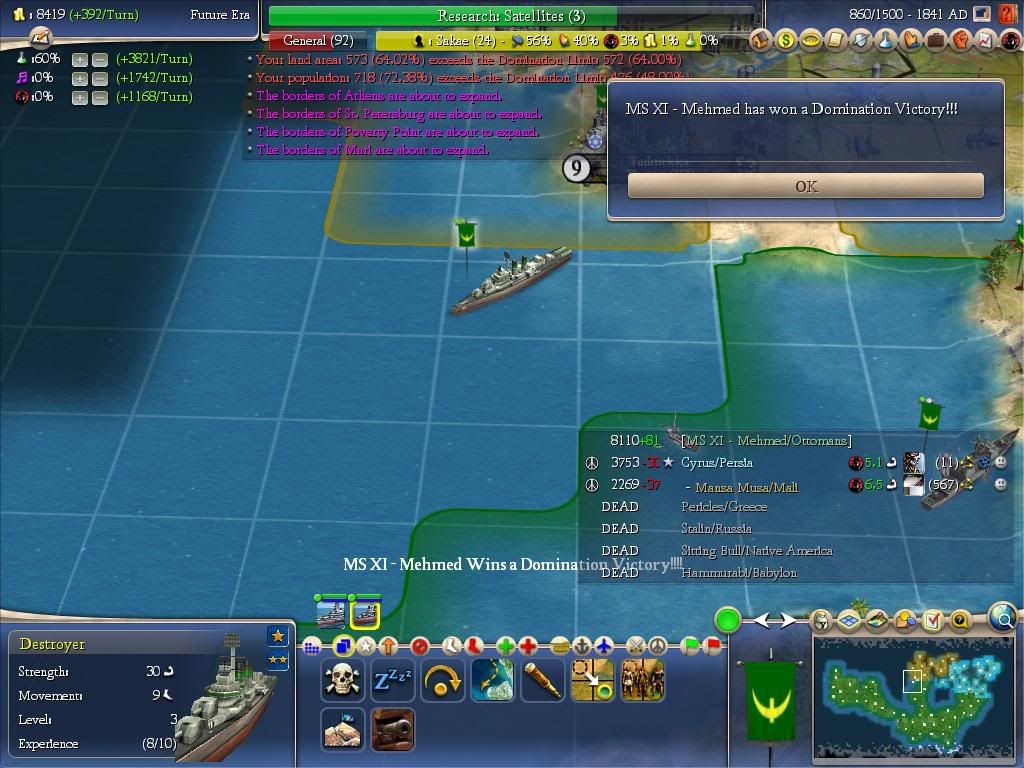Put the Destroyer to sleep
Viewport: 1024px width, 768px height.
pos(392,680)
